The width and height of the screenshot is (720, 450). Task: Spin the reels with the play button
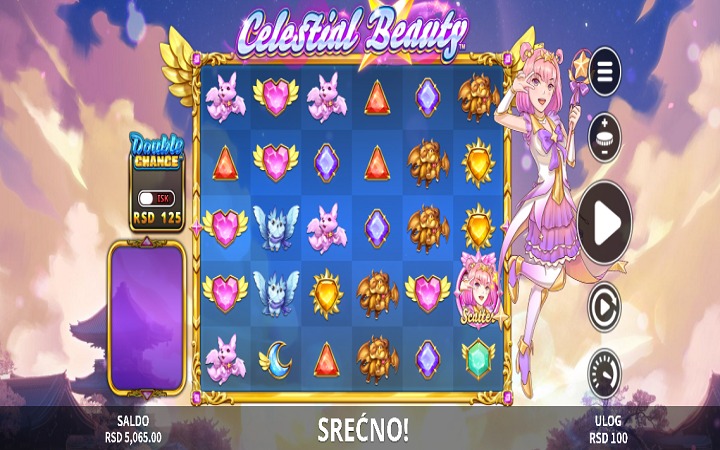[x=604, y=223]
